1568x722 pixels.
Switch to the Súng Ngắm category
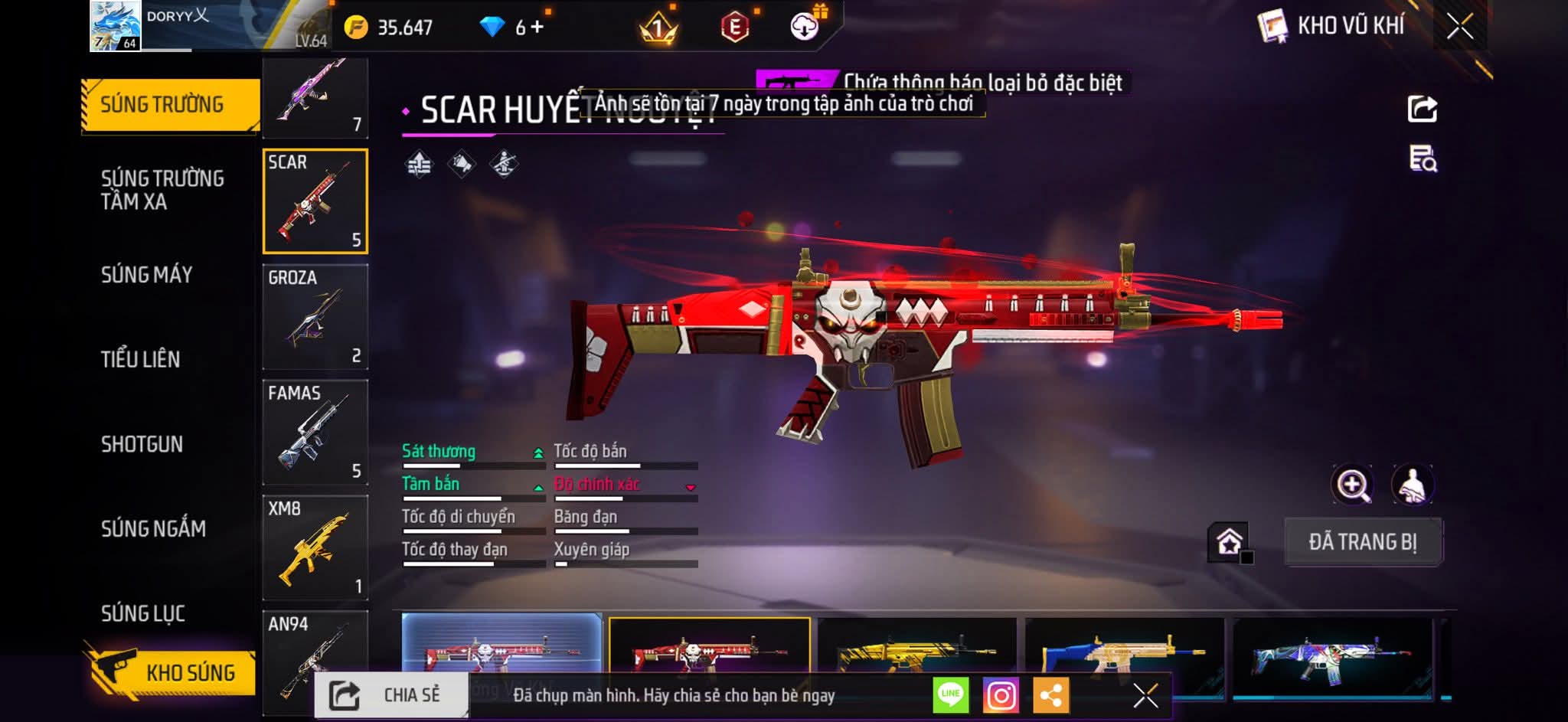153,528
